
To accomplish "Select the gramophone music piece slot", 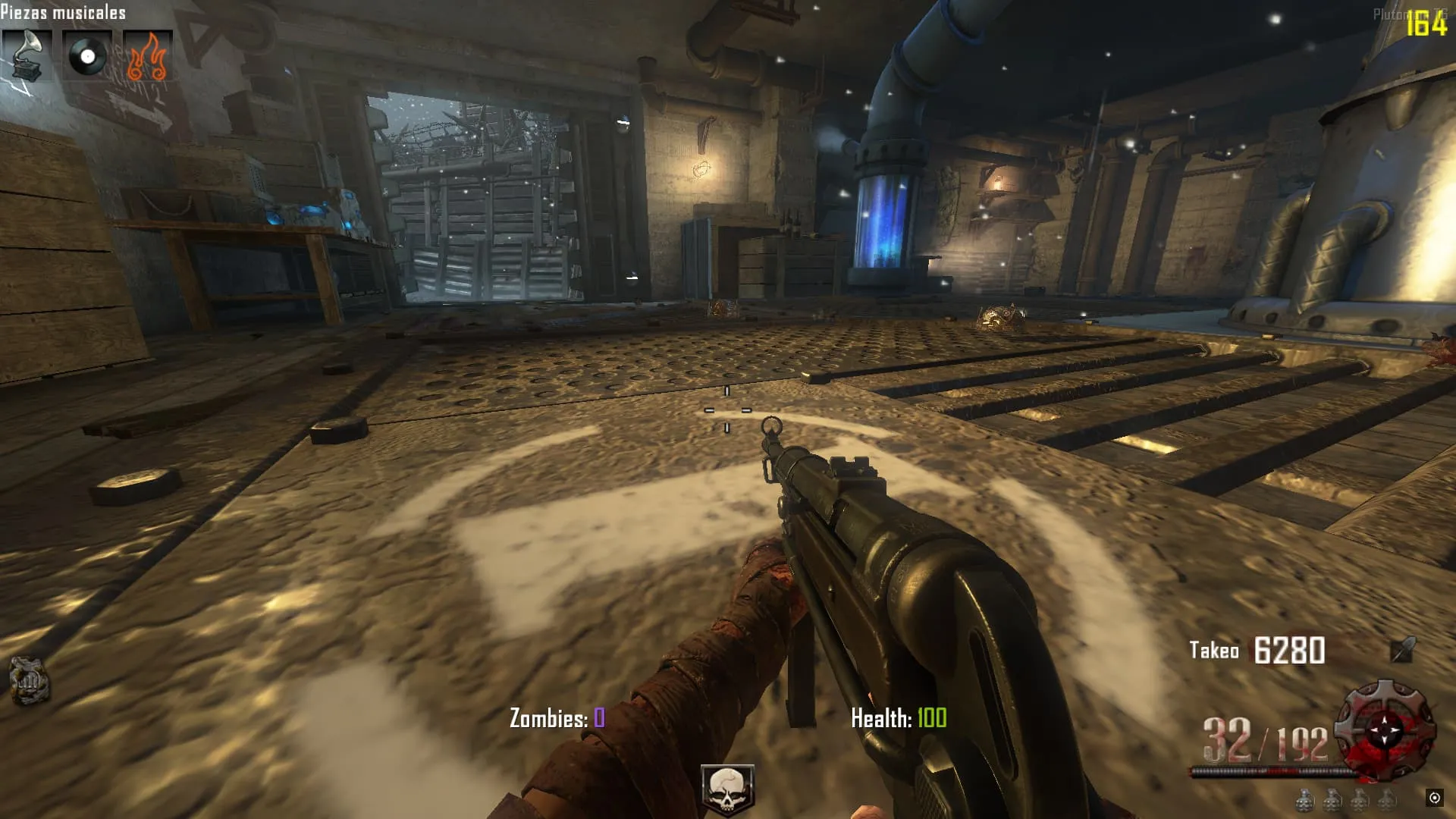I will coord(27,55).
